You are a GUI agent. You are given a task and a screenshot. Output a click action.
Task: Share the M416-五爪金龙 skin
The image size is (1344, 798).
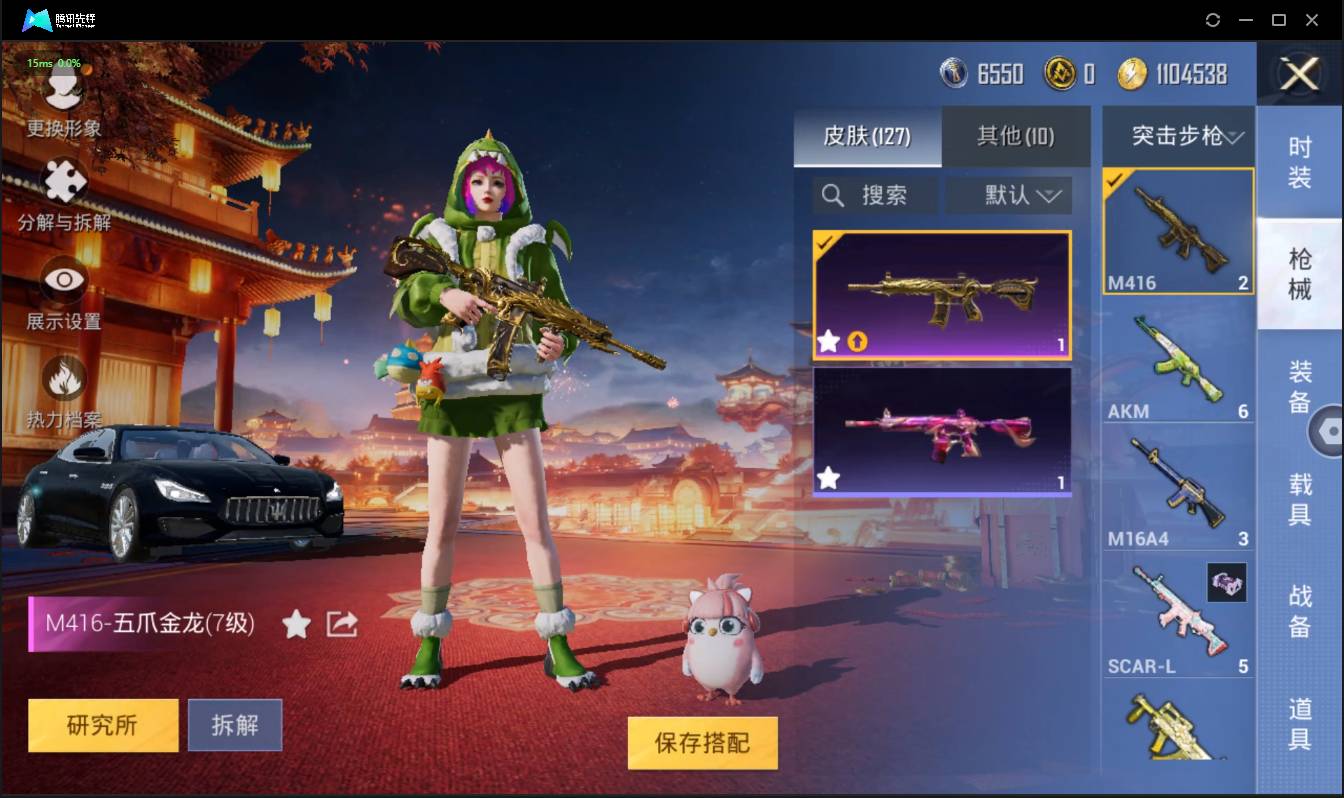click(x=341, y=623)
